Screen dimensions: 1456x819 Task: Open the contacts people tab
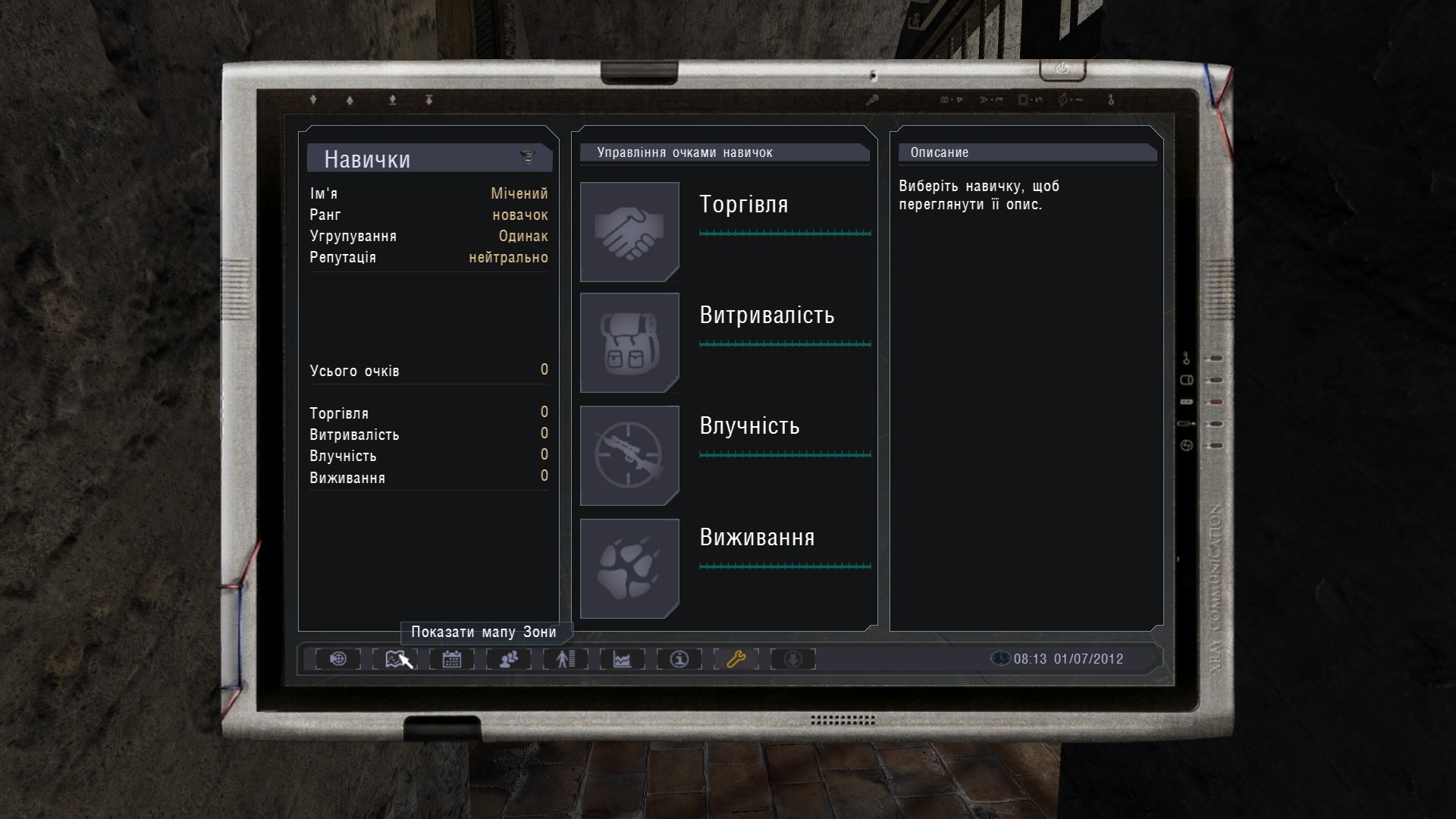[x=509, y=659]
